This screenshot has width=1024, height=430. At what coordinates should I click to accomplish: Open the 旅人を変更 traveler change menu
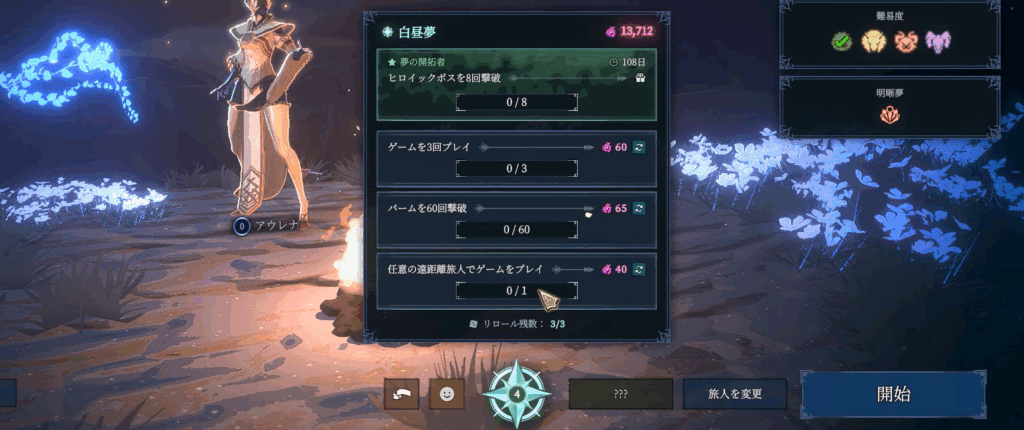point(735,395)
